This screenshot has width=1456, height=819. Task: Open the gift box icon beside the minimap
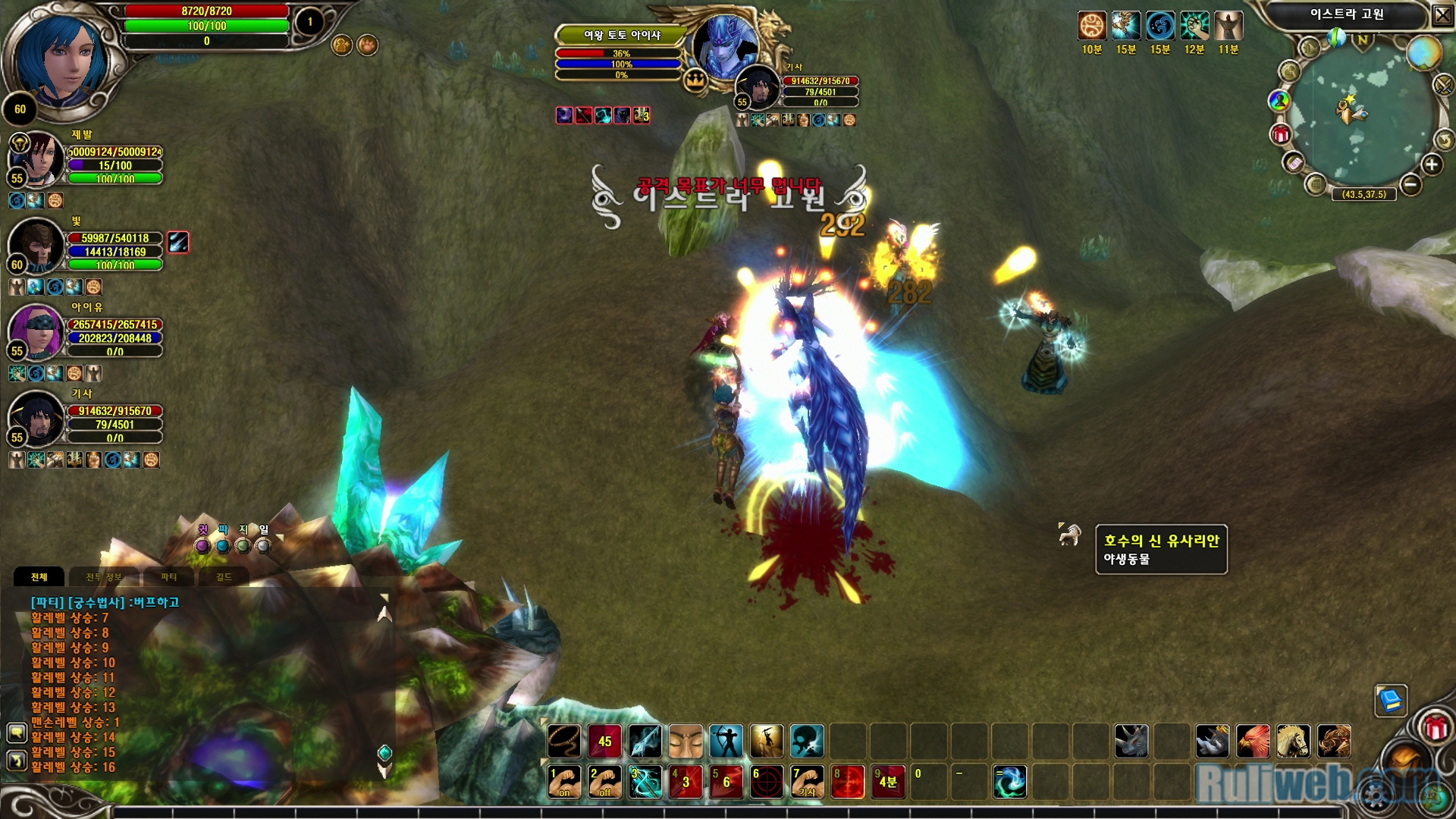tap(1281, 135)
